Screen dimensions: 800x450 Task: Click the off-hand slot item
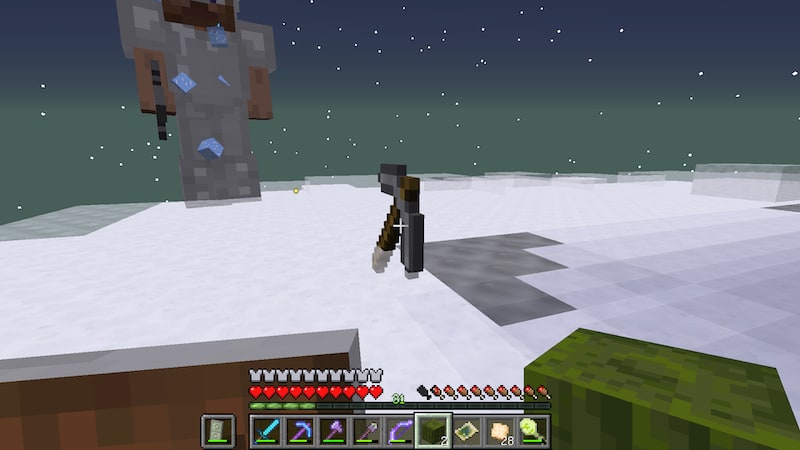tap(218, 431)
